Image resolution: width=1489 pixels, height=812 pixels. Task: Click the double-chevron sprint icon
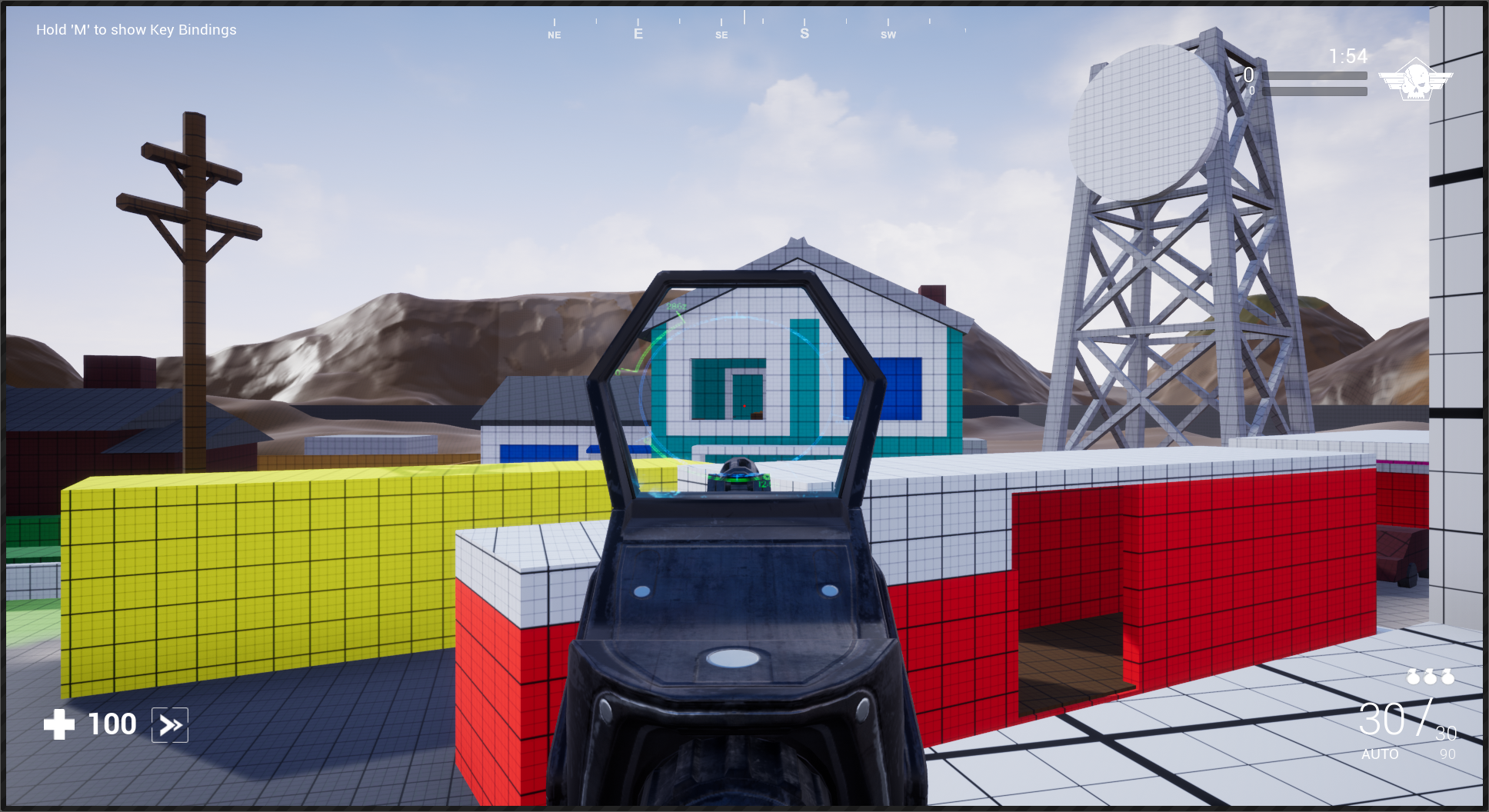(170, 725)
